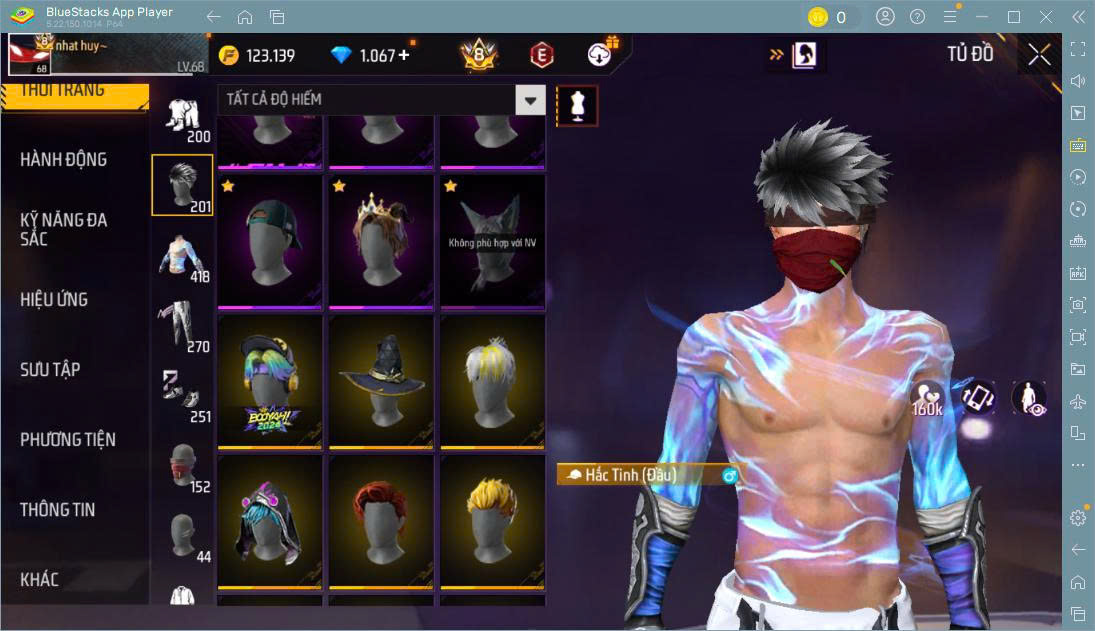Maximize the BlueStacks window
The height and width of the screenshot is (631, 1095).
click(x=1014, y=17)
